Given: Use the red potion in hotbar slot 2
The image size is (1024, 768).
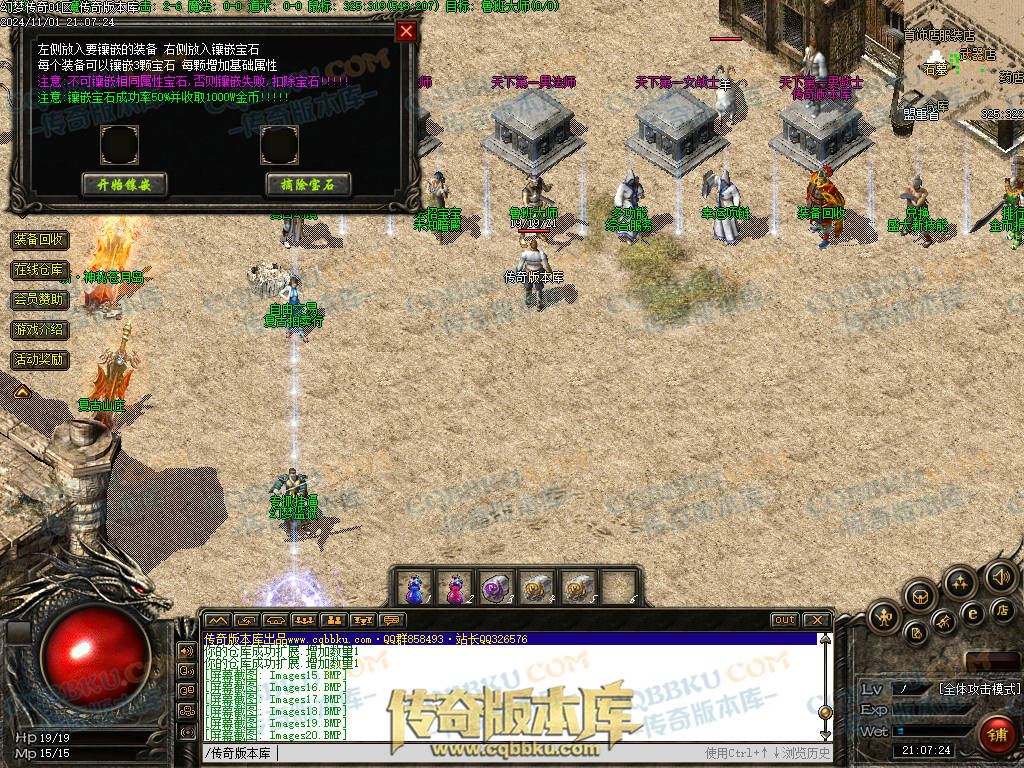Looking at the screenshot, I should (455, 588).
